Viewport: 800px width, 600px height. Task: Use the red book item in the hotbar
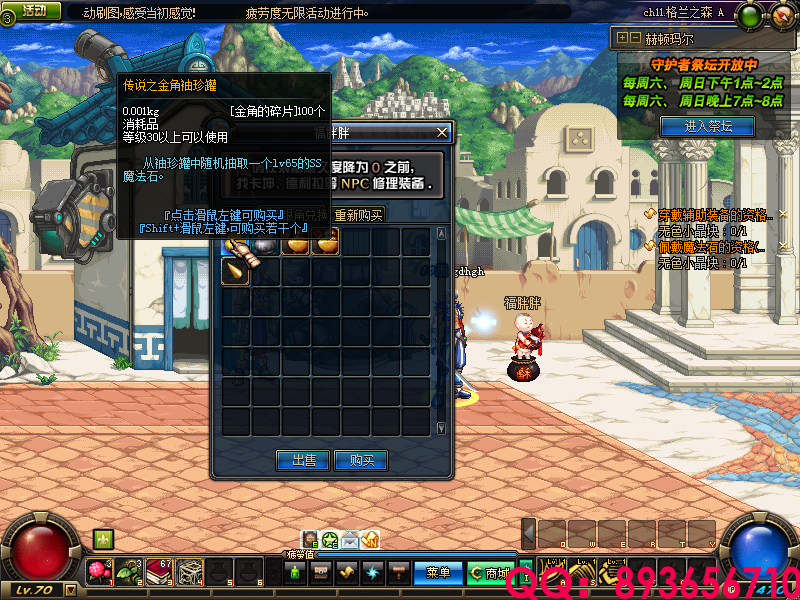tap(158, 571)
